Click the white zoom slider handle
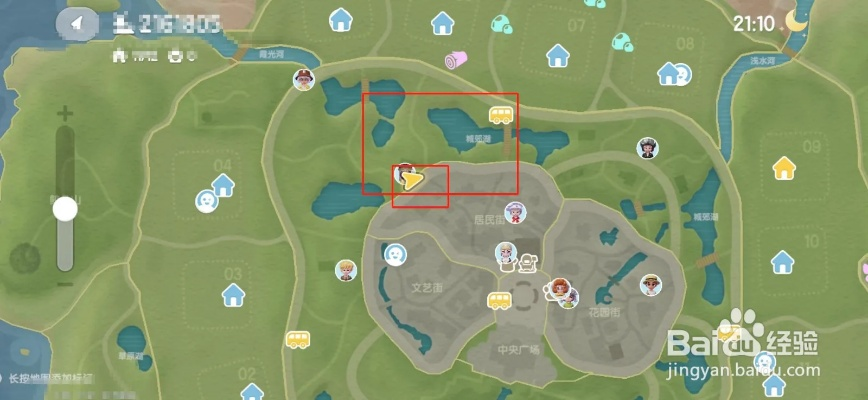Screen dimensions: 868x400 tap(66, 209)
